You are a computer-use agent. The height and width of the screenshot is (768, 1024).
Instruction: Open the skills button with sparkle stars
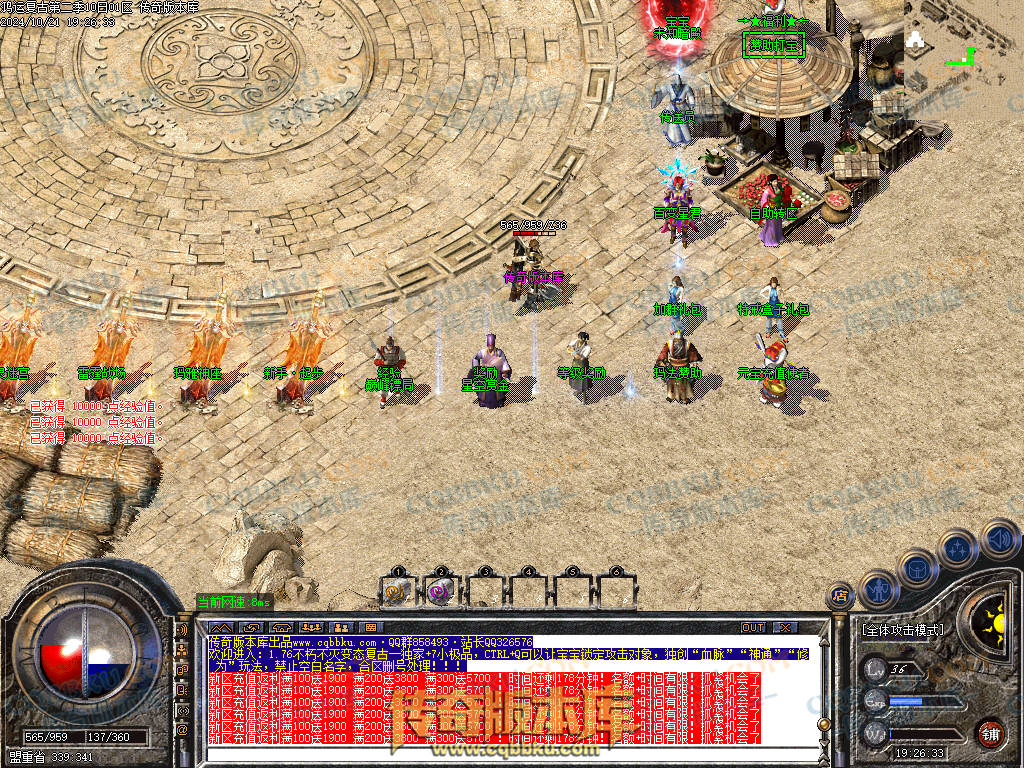(x=958, y=548)
